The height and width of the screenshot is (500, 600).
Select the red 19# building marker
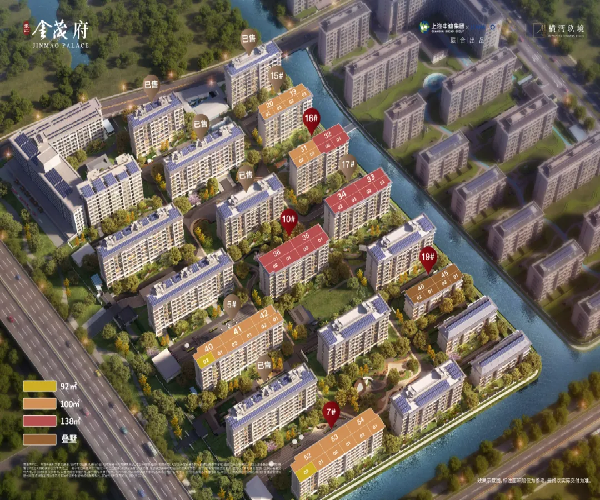pyautogui.click(x=428, y=256)
